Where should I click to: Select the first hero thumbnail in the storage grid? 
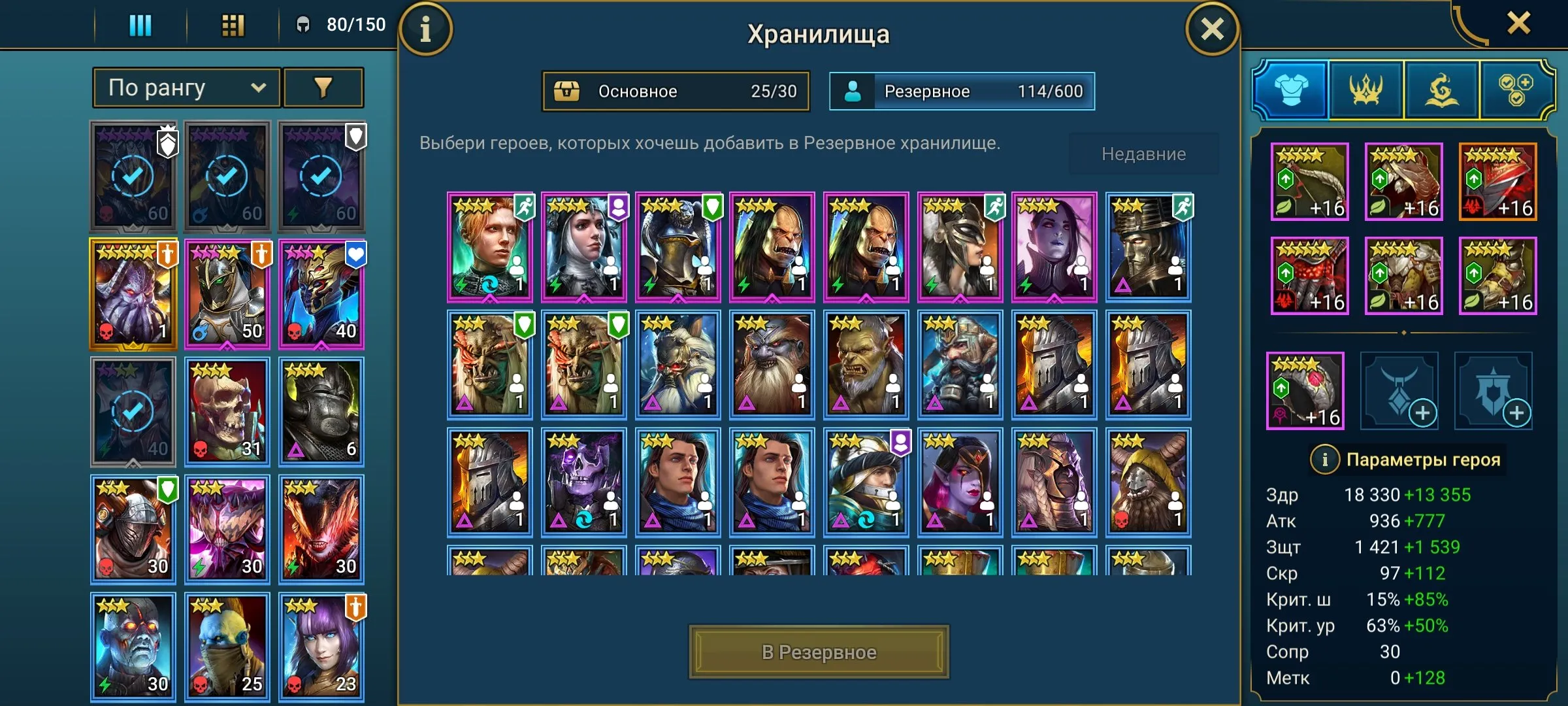tap(490, 246)
